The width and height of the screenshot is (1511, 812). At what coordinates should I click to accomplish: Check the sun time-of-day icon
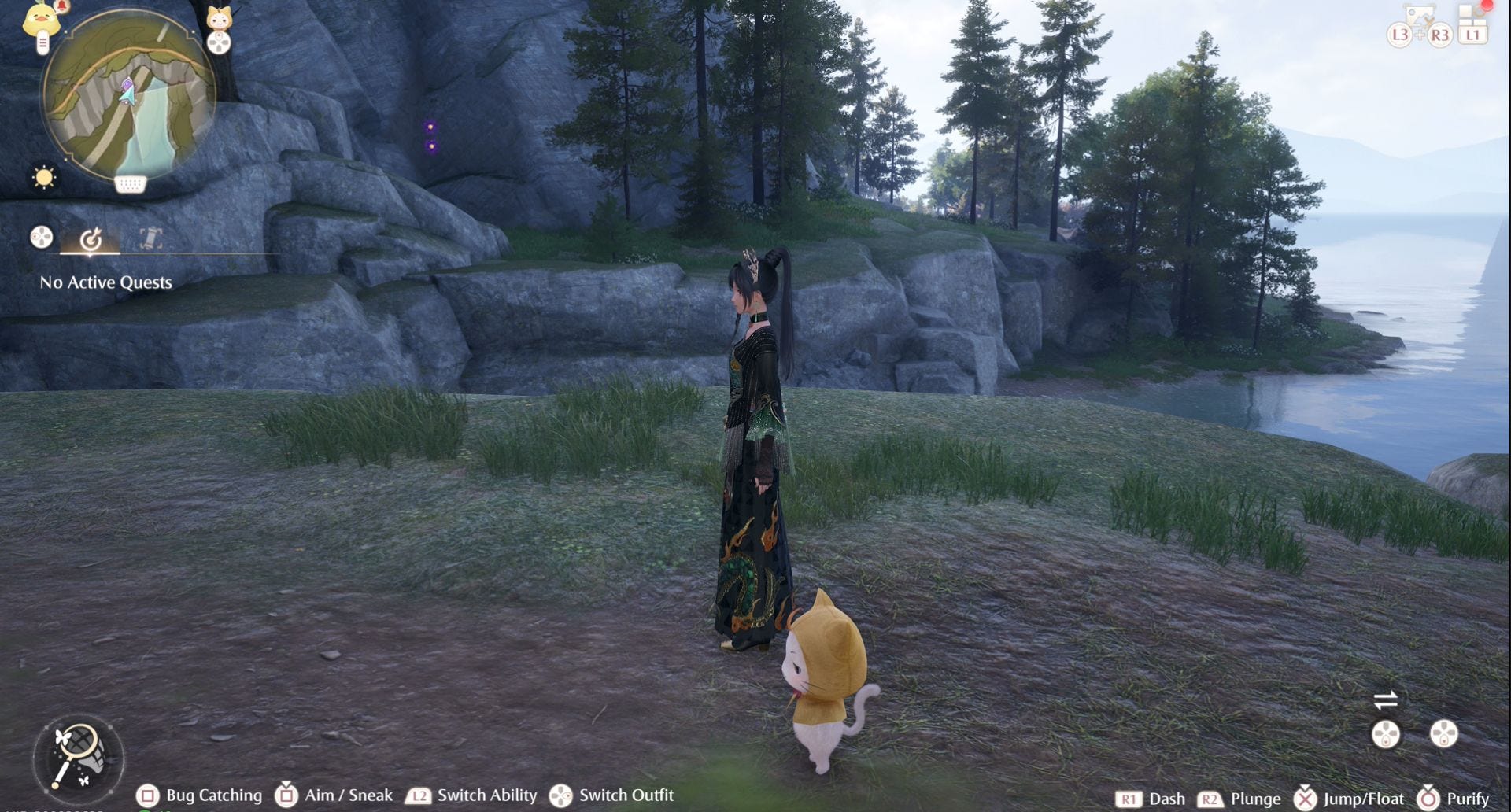pyautogui.click(x=44, y=177)
